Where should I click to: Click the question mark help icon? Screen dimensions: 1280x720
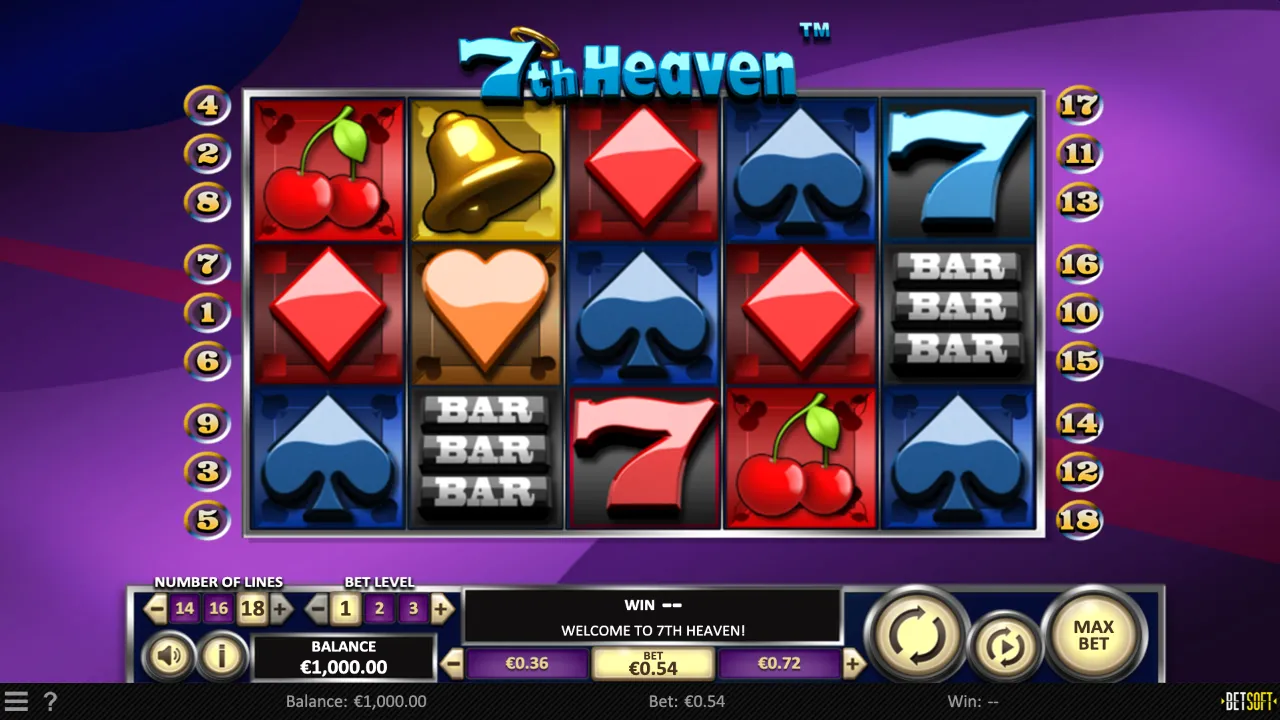click(x=49, y=701)
